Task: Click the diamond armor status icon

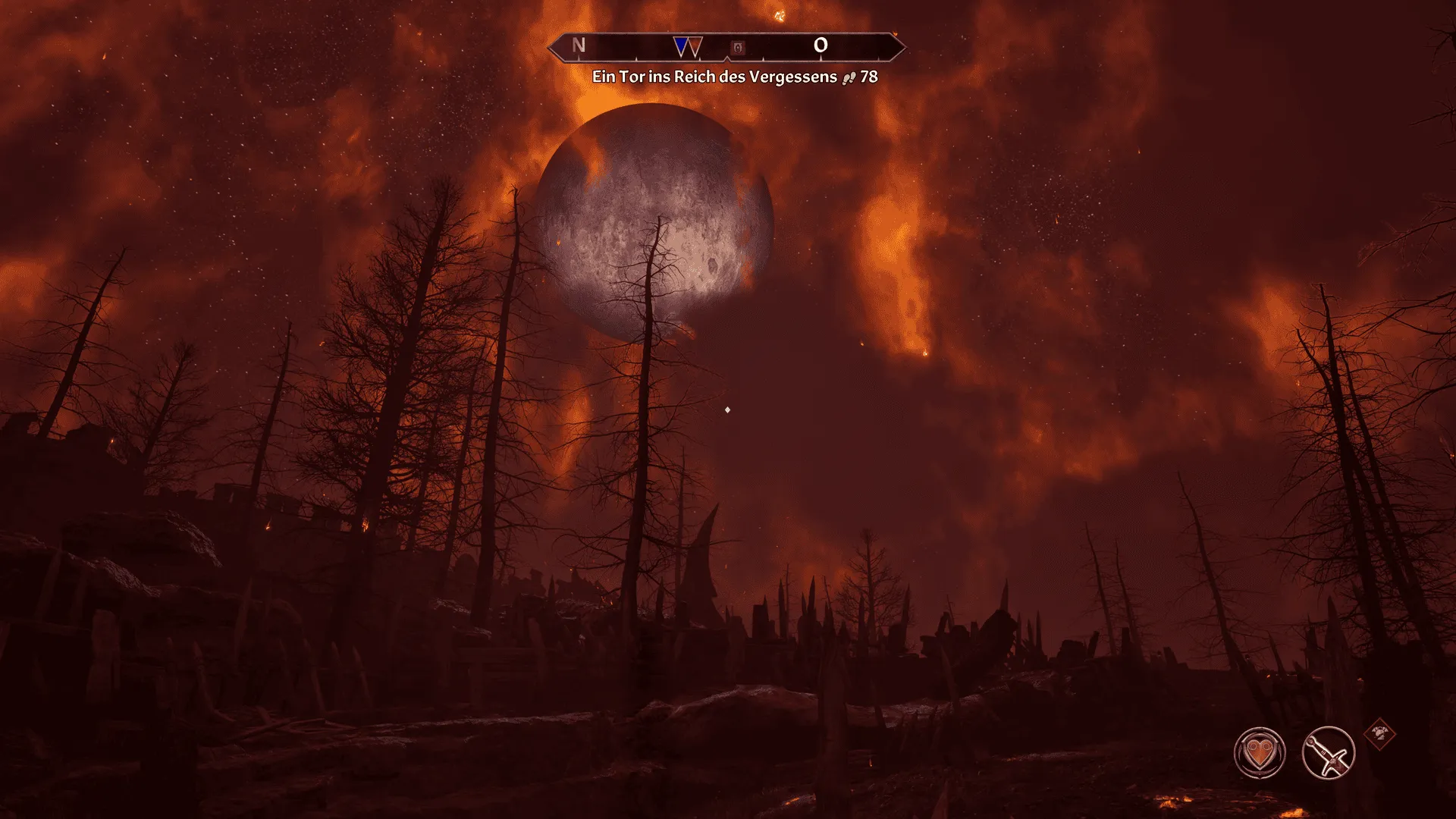Action: click(1380, 736)
